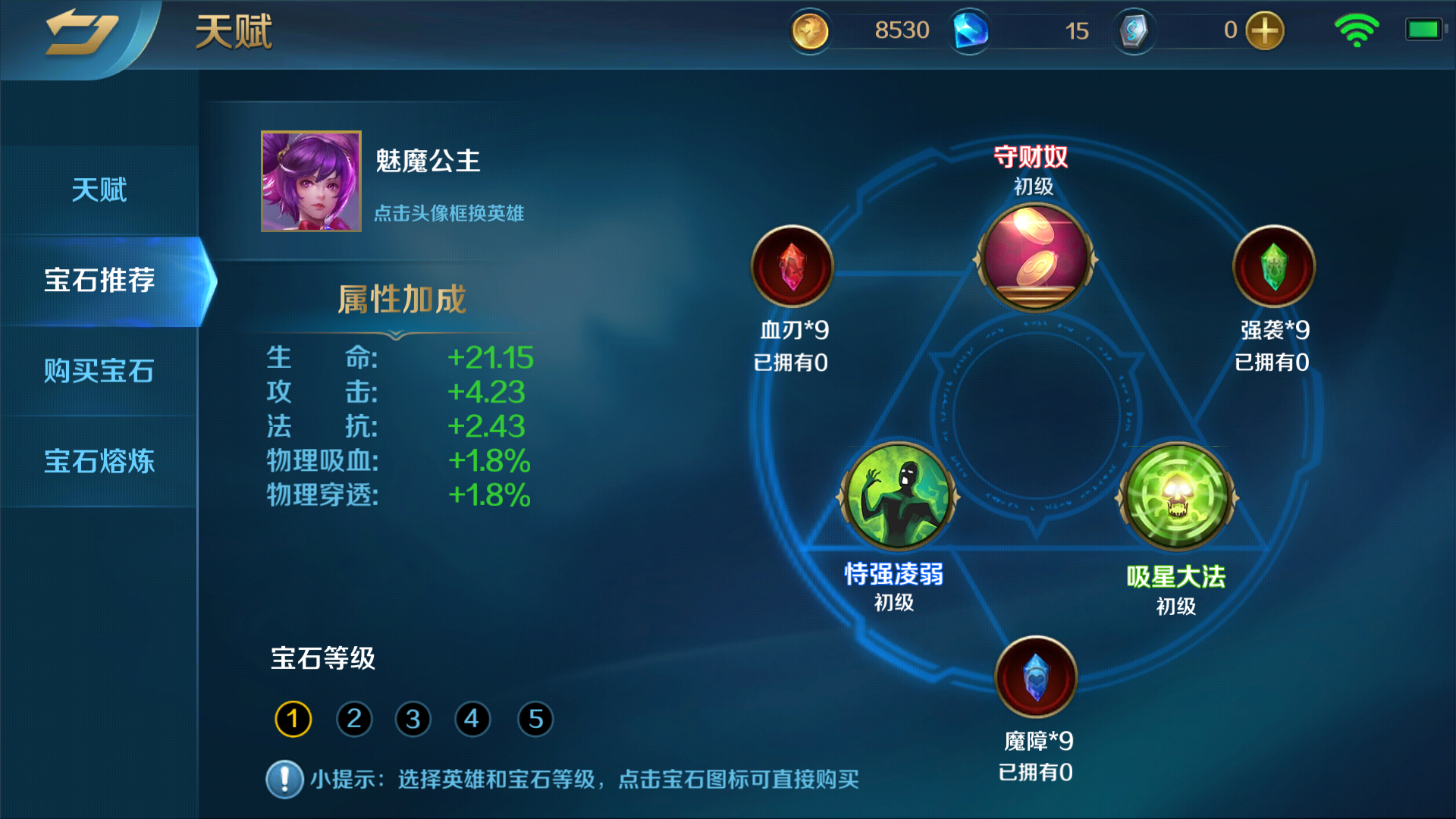Viewport: 1456px width, 819px height.
Task: Tap the back arrow to exit talent screen
Action: tap(83, 32)
